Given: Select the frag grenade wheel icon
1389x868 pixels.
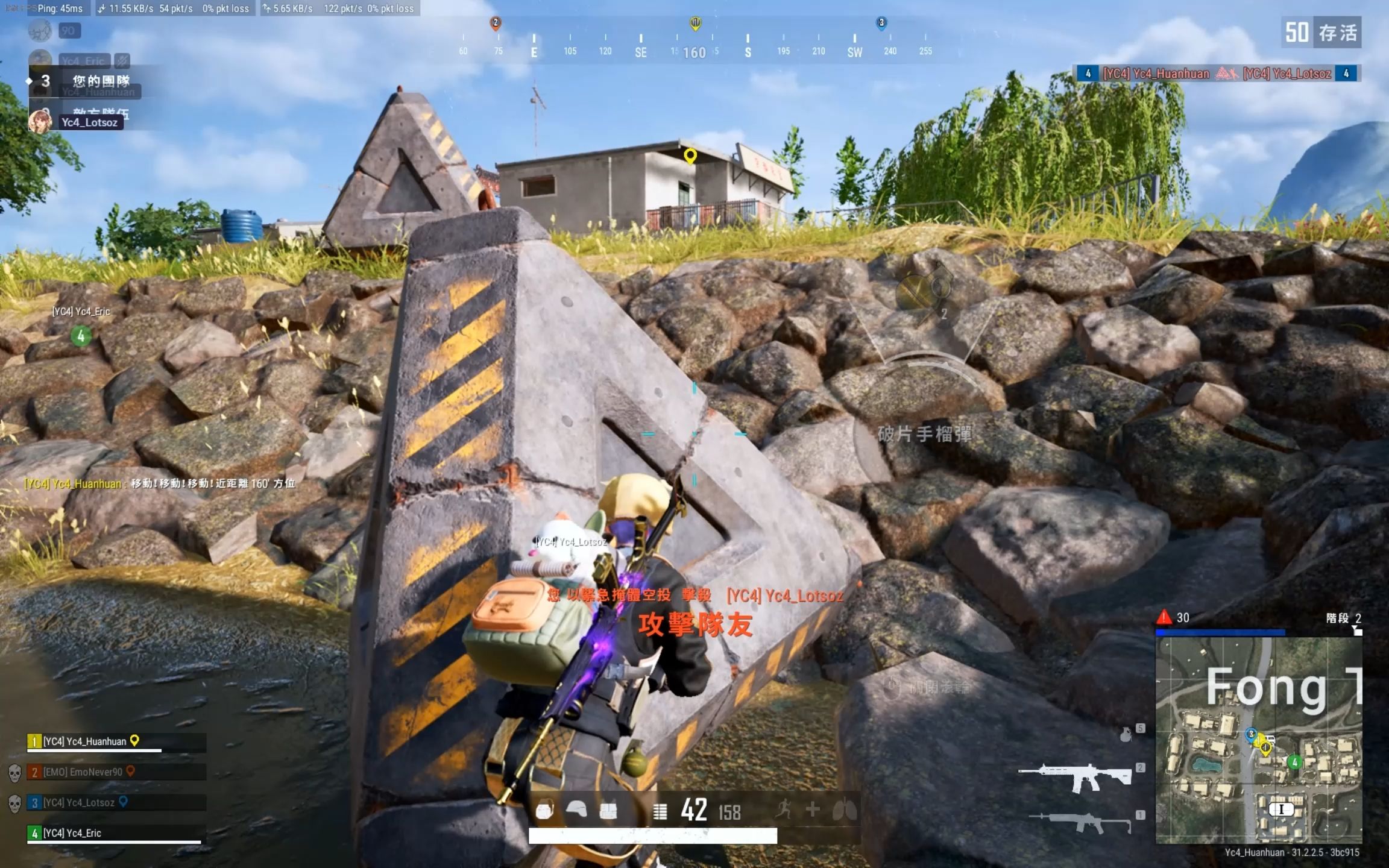Looking at the screenshot, I should pyautogui.click(x=921, y=291).
